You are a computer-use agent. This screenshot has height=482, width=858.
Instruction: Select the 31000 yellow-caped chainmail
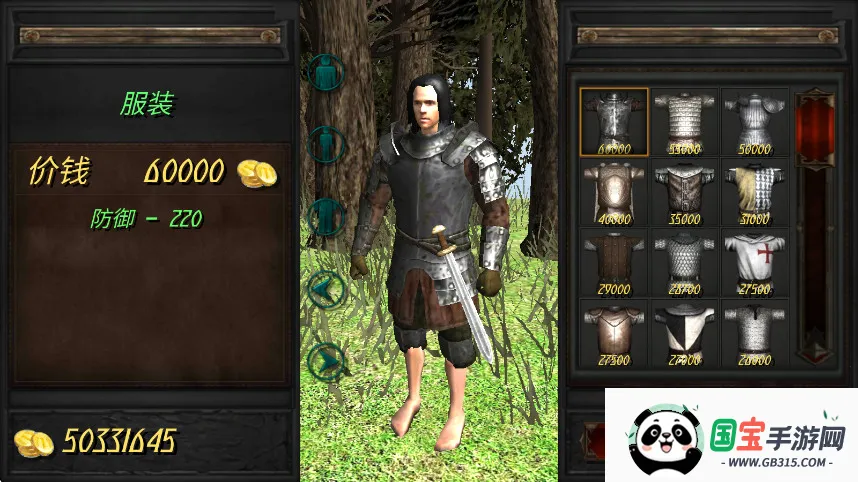click(755, 193)
